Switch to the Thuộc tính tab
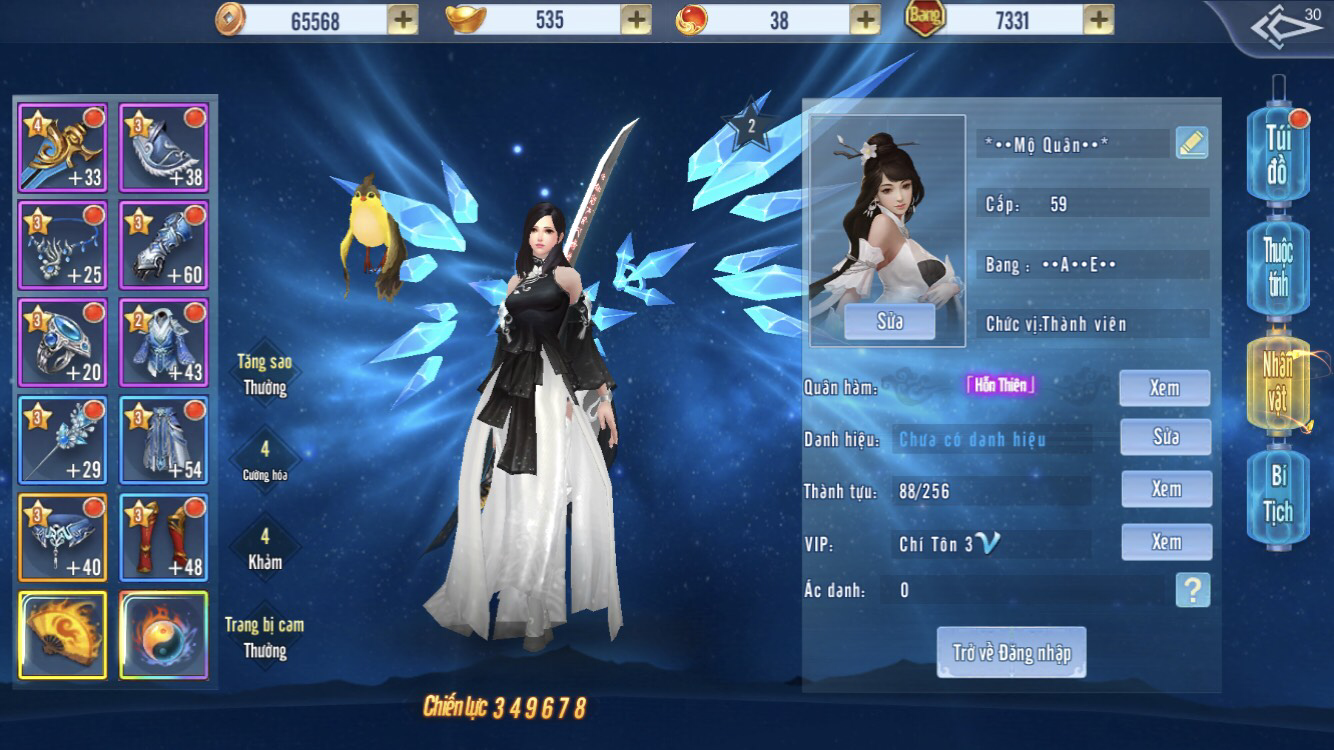The width and height of the screenshot is (1334, 750). pyautogui.click(x=1277, y=267)
